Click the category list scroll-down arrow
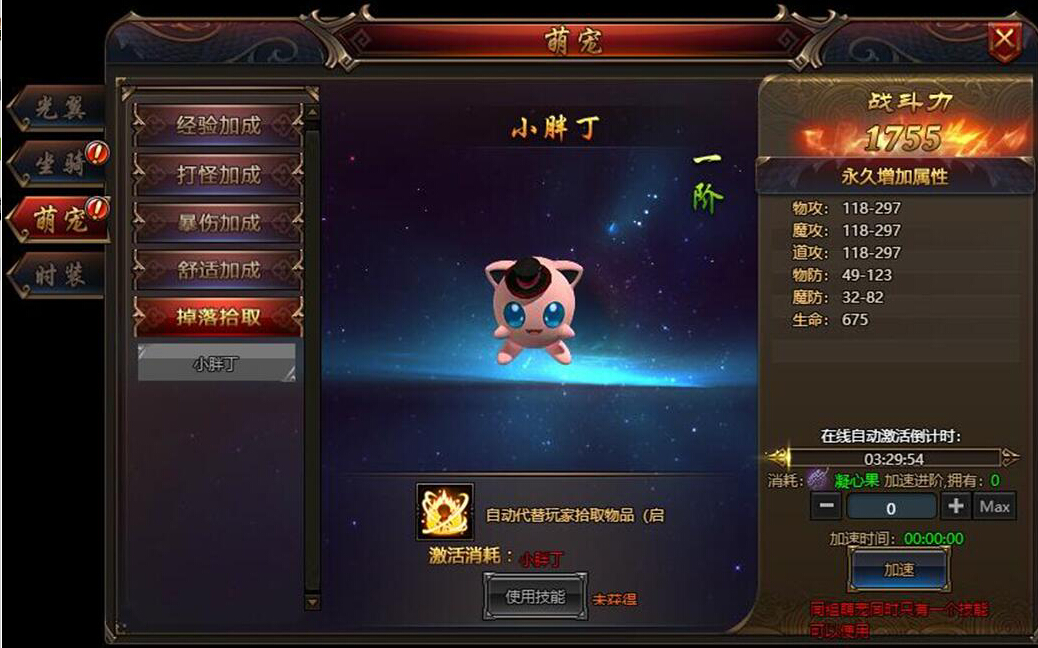Image resolution: width=1038 pixels, height=648 pixels. click(312, 602)
